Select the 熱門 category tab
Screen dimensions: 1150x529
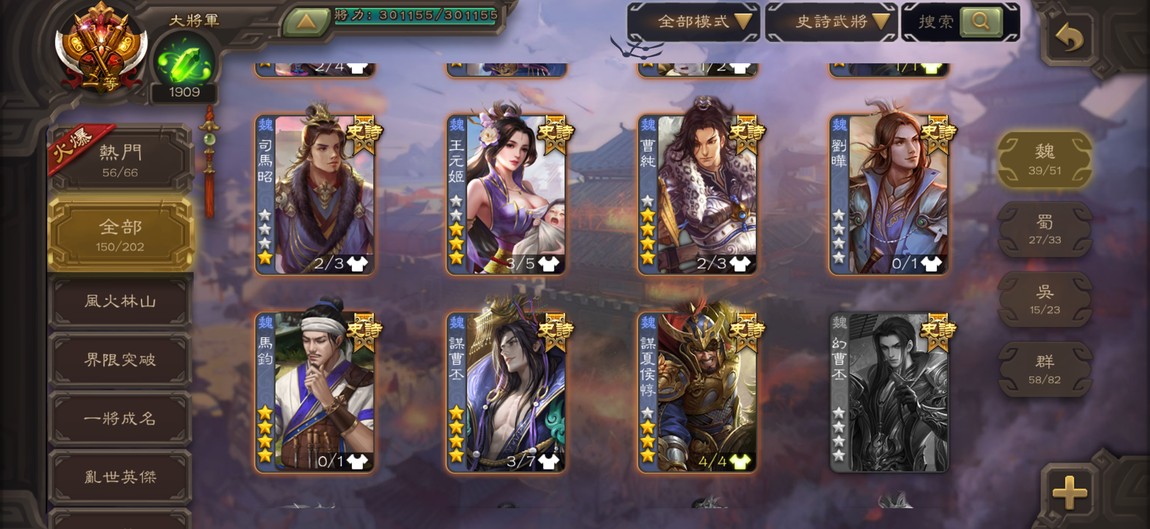point(120,160)
